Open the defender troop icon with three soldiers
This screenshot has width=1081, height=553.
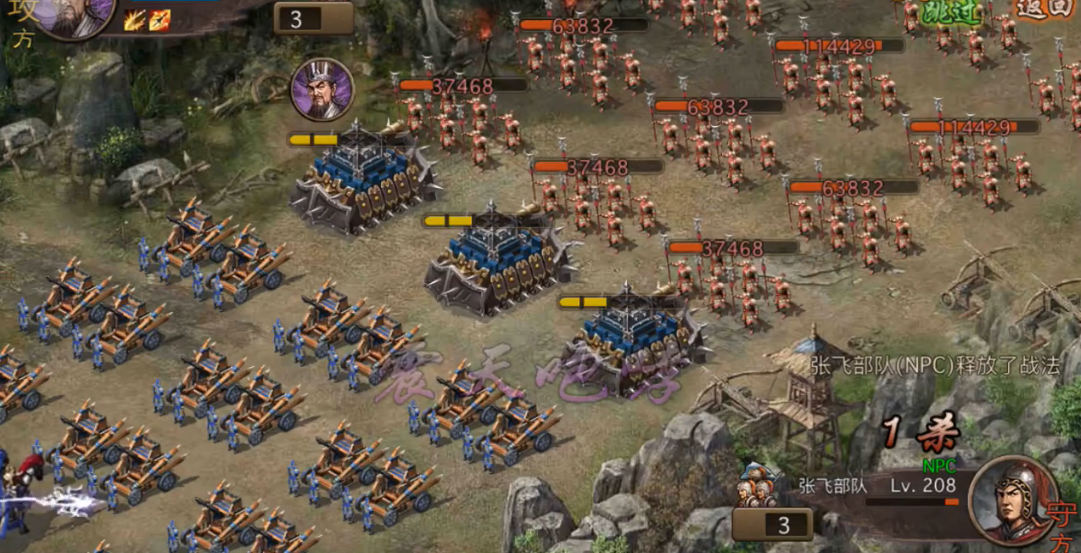tap(759, 485)
